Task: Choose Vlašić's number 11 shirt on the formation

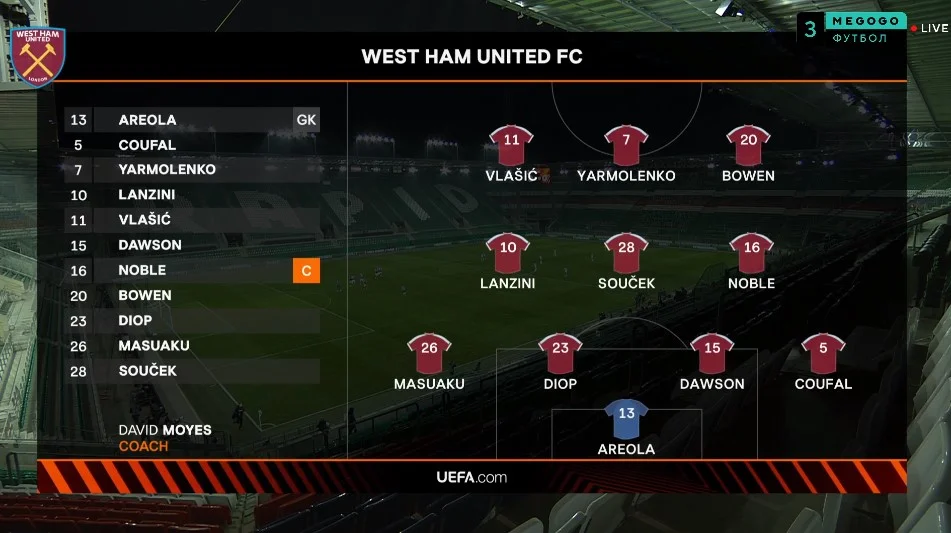Action: pyautogui.click(x=511, y=145)
